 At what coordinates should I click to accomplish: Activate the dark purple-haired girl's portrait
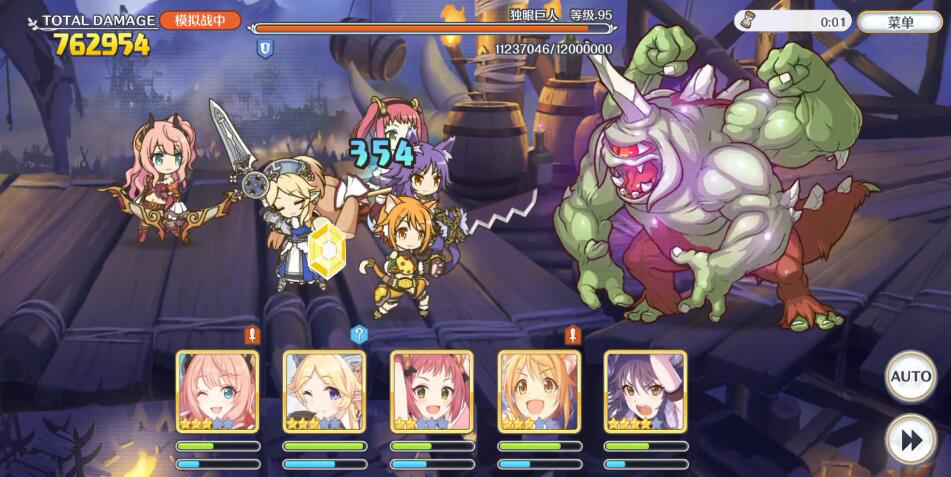tap(645, 391)
